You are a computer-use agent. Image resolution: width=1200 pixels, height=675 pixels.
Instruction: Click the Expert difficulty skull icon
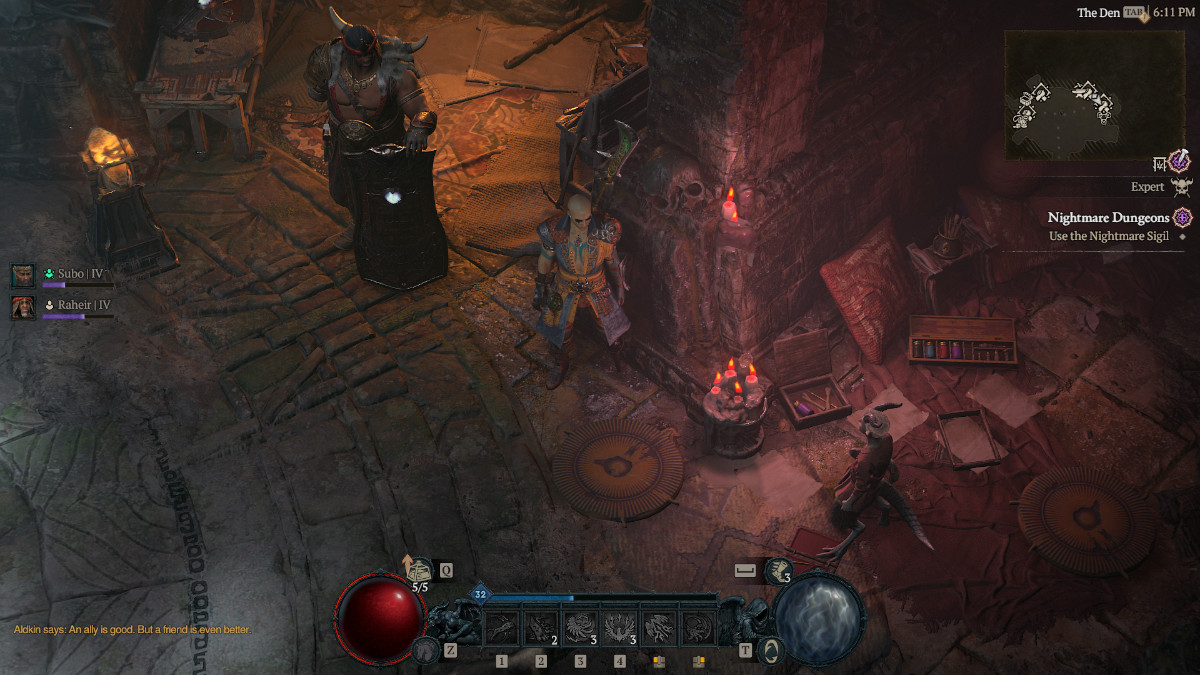[x=1182, y=187]
